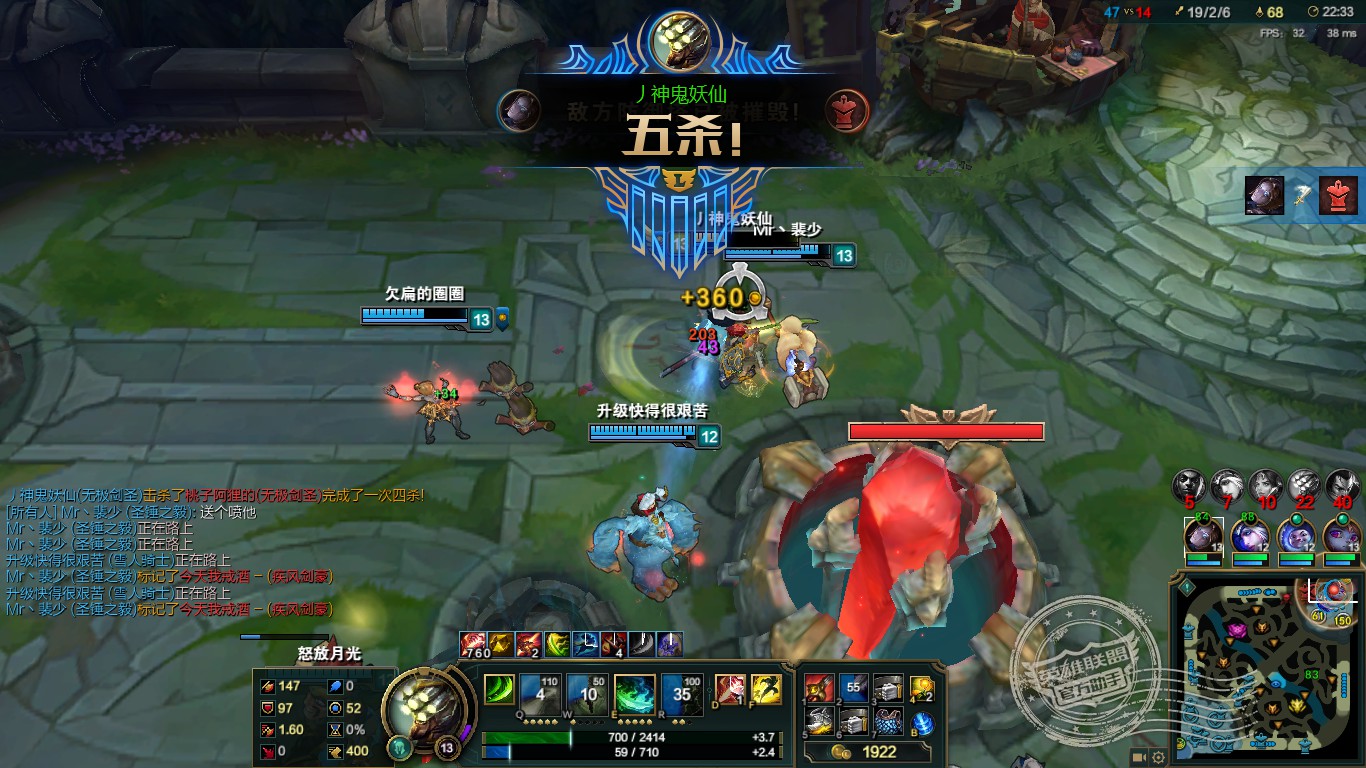Image resolution: width=1366 pixels, height=768 pixels.
Task: Open the gear settings beside the minimap
Action: [1158, 757]
